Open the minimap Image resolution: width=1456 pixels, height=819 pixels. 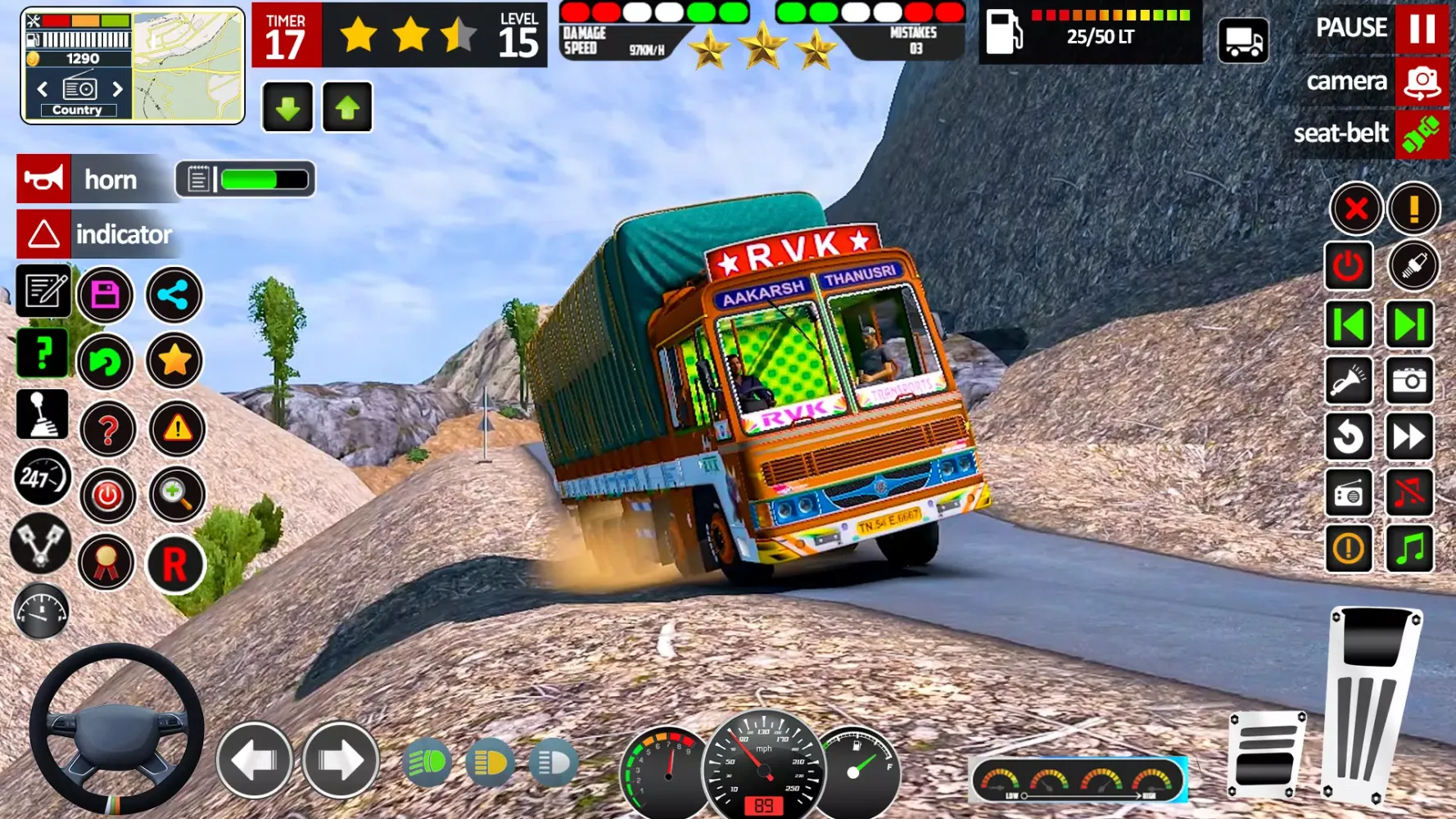[x=188, y=66]
